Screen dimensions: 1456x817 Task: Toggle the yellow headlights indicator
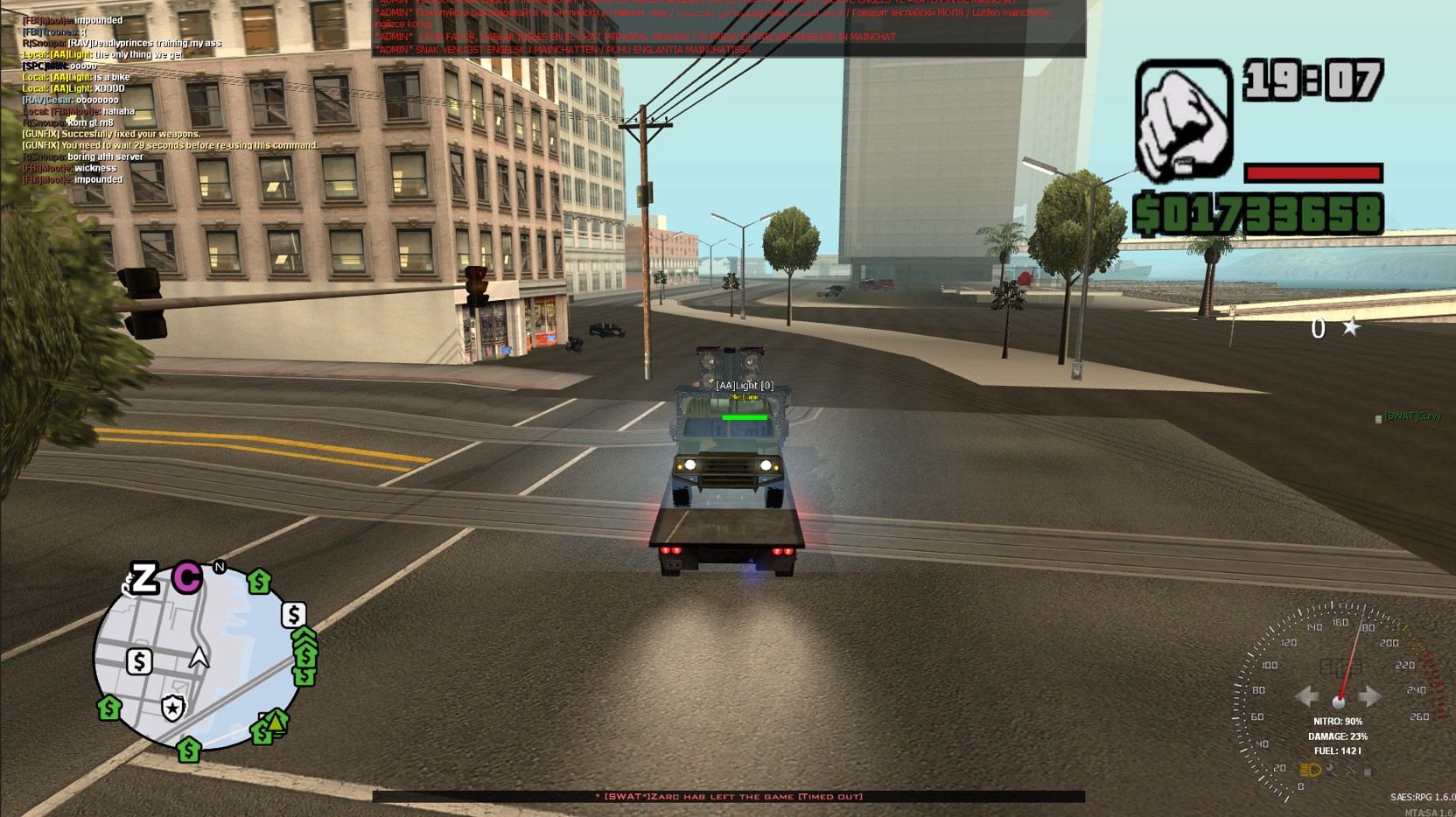pos(1310,770)
